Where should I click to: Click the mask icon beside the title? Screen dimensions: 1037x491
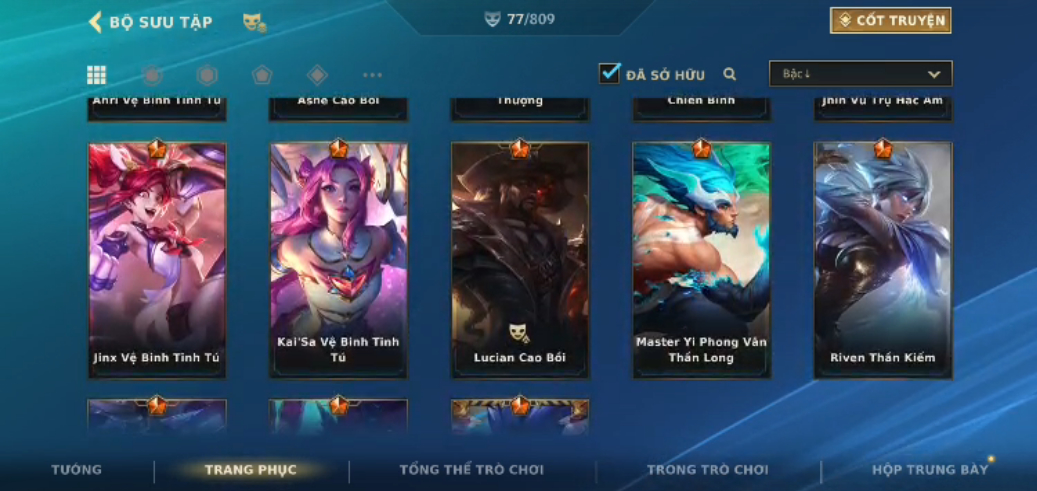[x=253, y=22]
